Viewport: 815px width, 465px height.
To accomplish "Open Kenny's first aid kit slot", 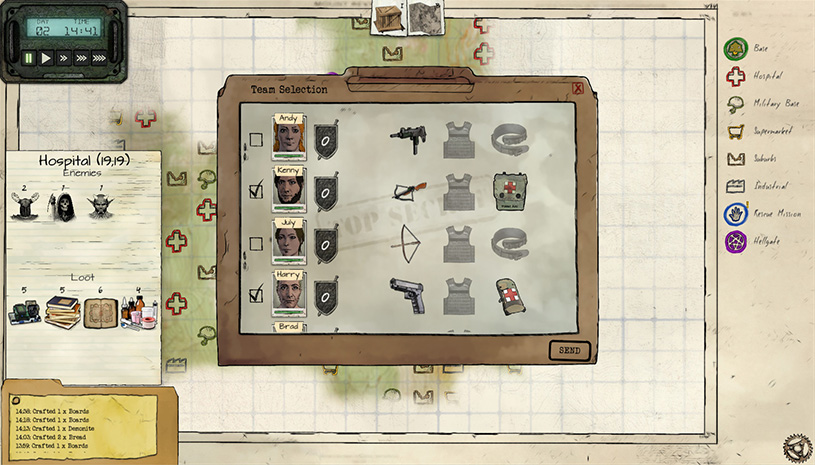I will 510,190.
